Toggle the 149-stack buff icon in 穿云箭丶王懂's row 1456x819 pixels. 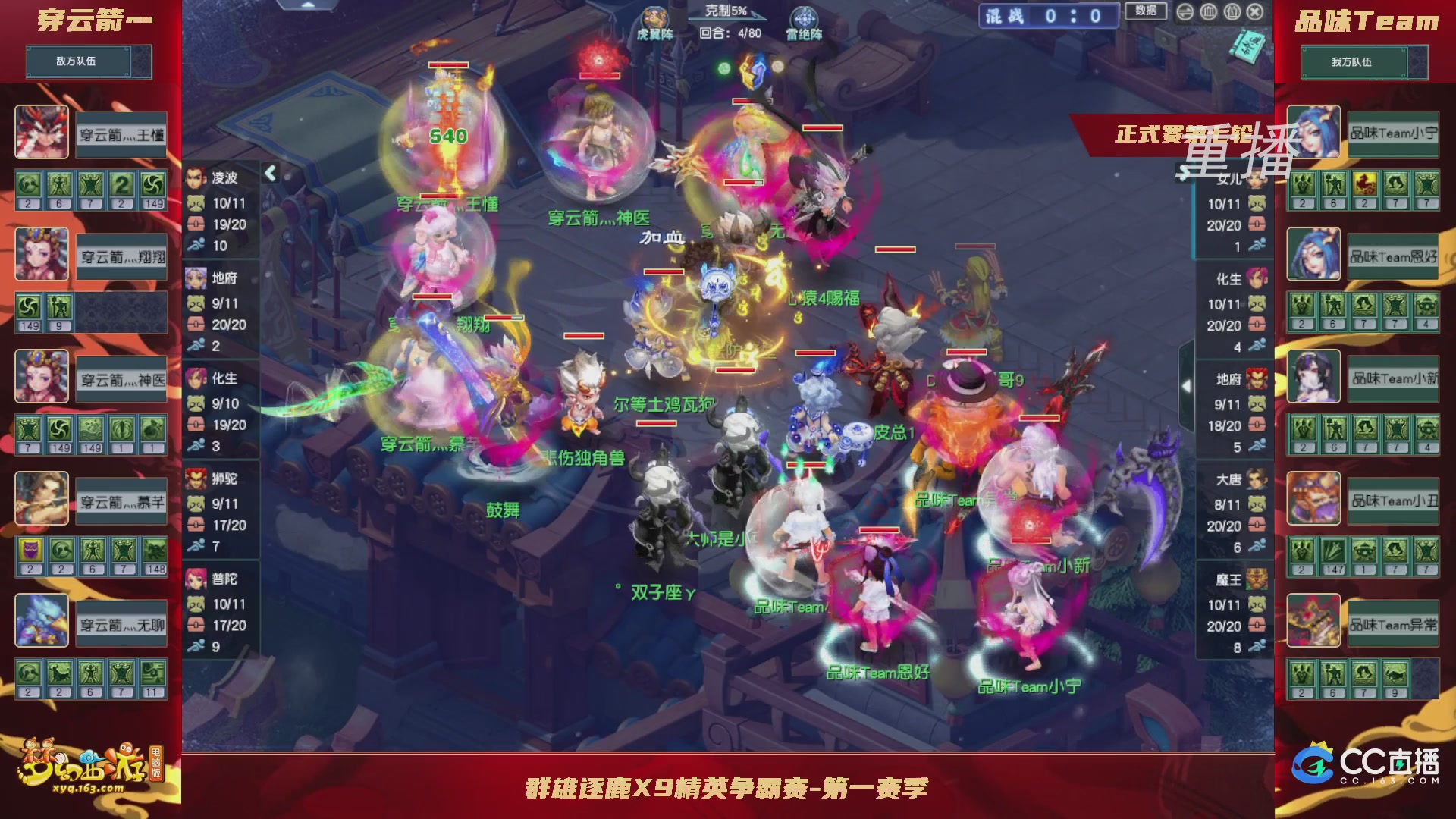click(x=152, y=185)
